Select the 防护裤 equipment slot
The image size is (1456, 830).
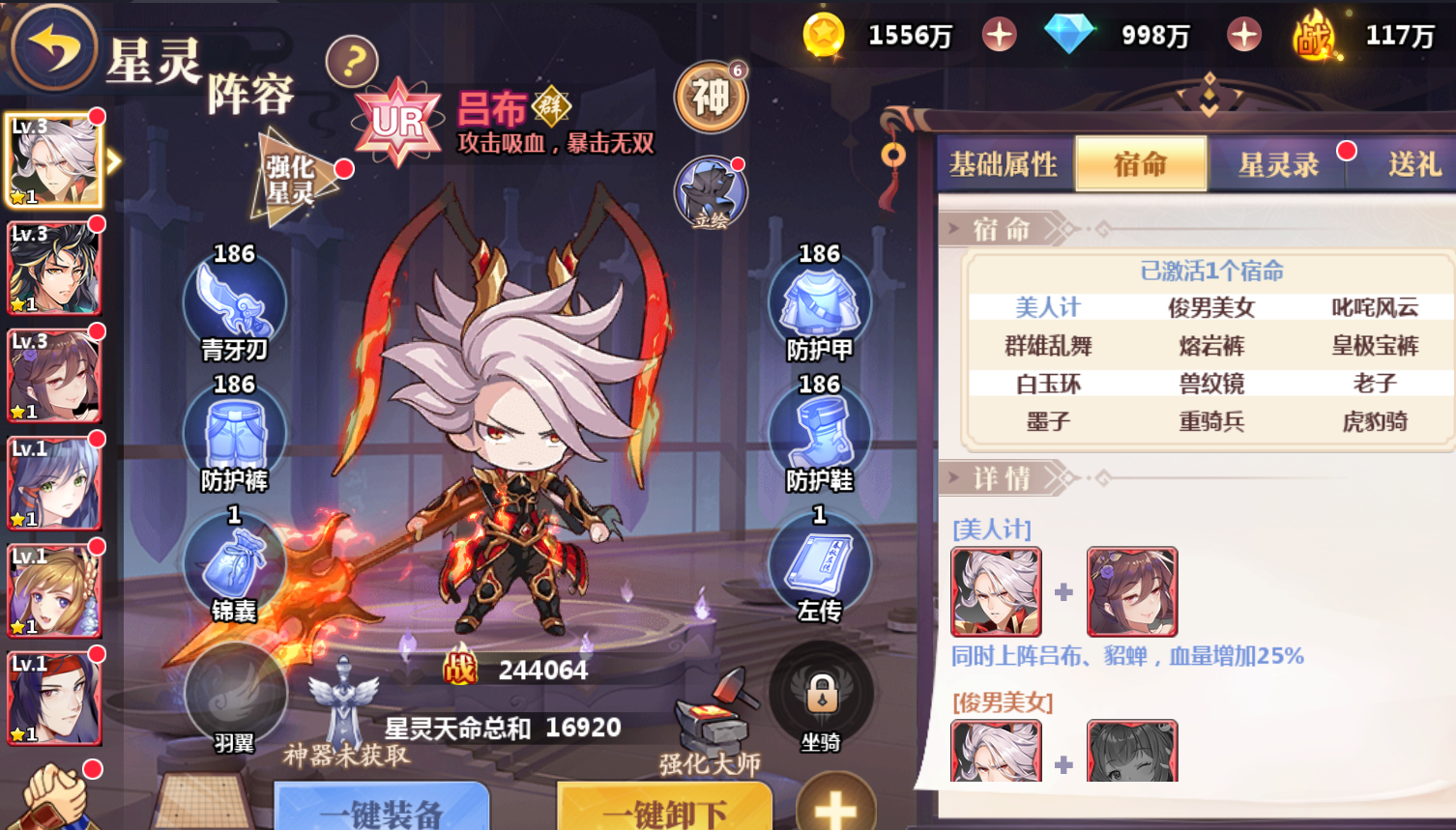(234, 434)
